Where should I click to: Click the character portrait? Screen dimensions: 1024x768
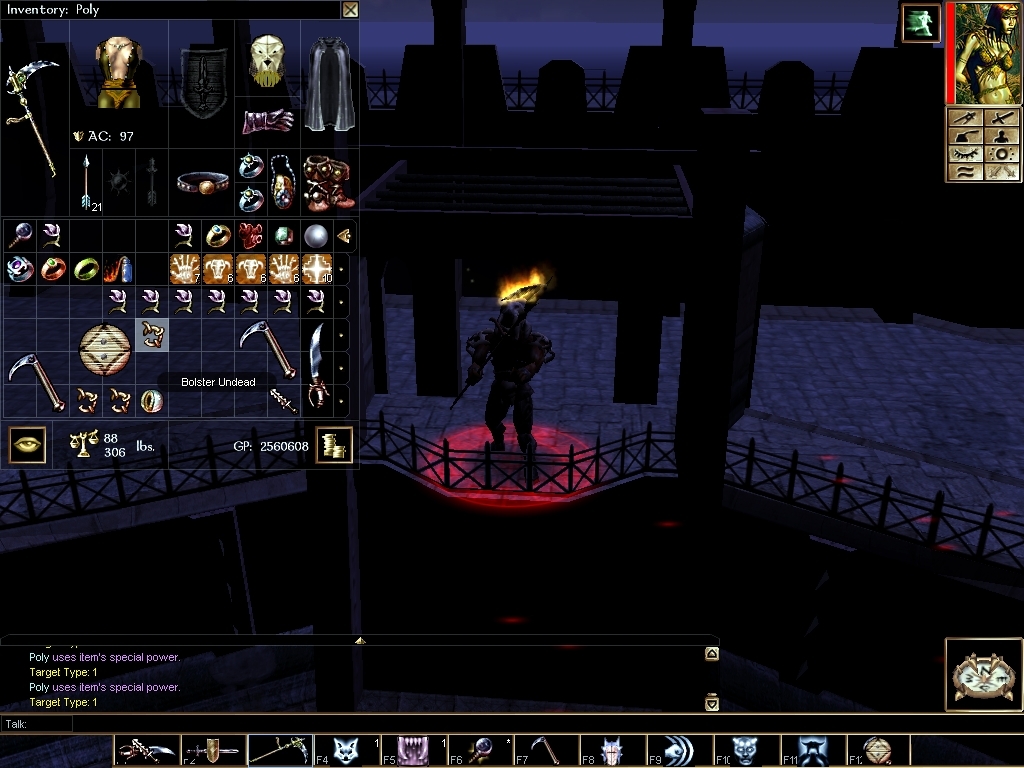click(982, 52)
